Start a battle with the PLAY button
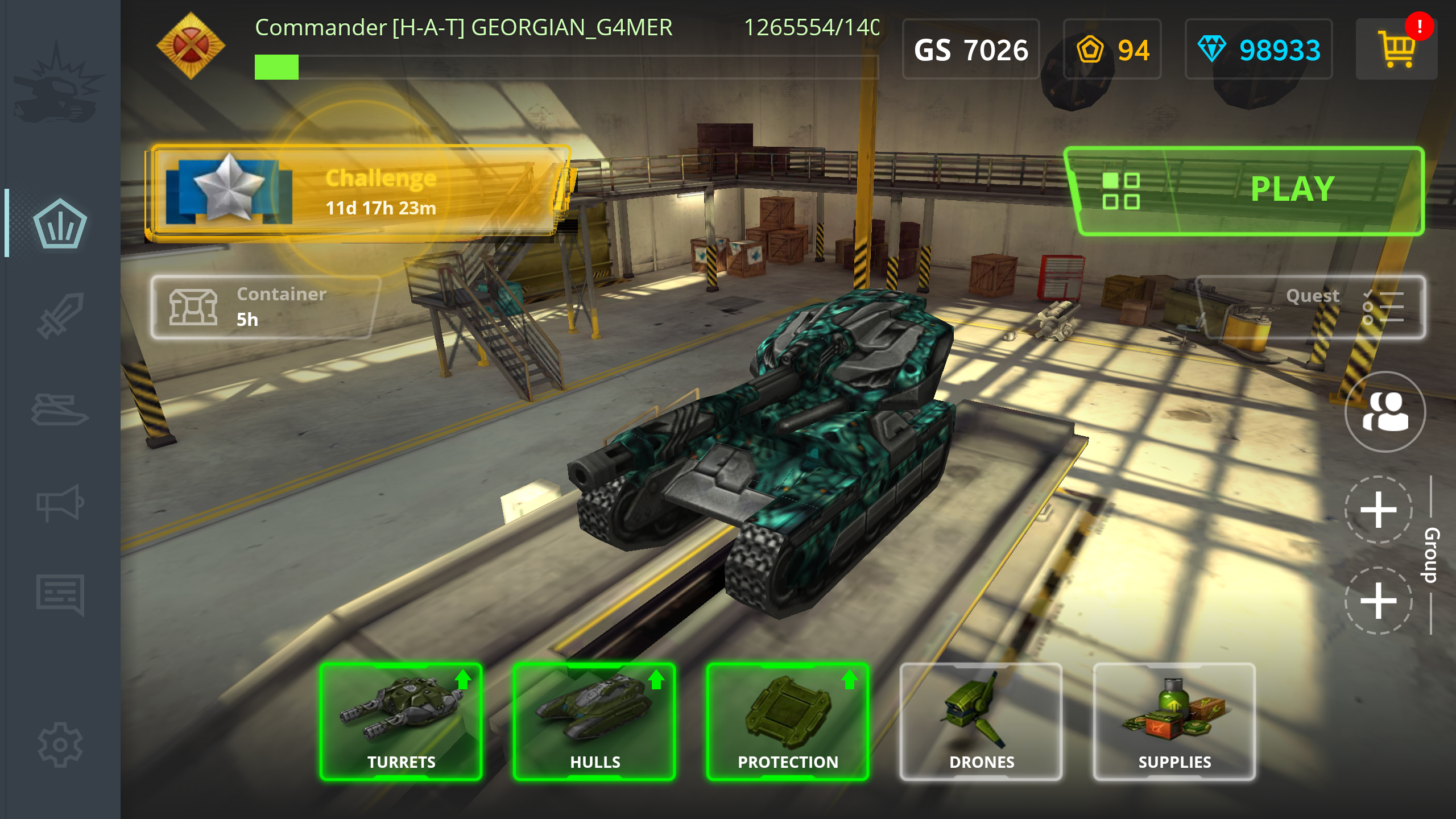Viewport: 1456px width, 819px height. click(1292, 190)
